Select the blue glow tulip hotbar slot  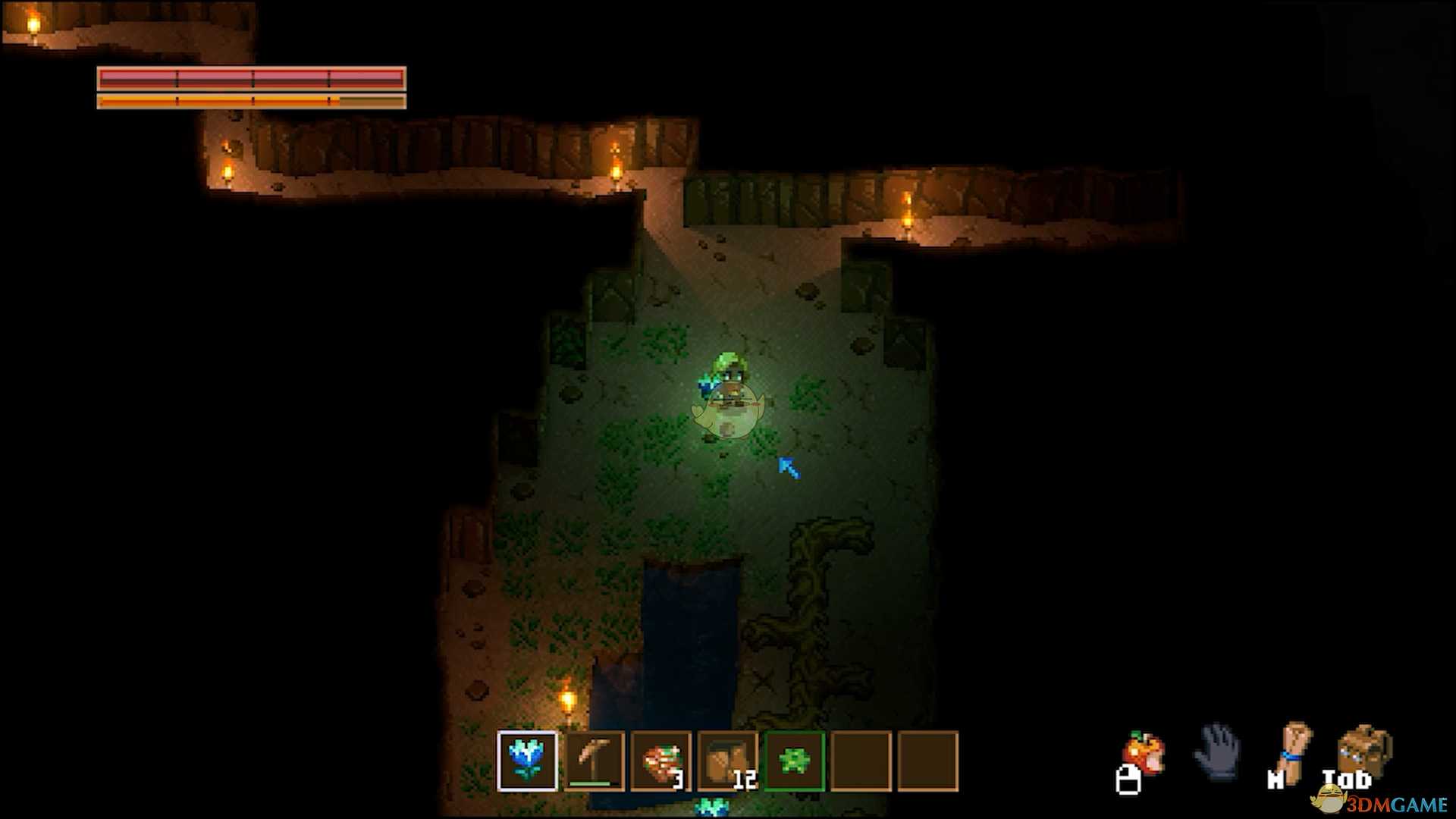click(527, 761)
